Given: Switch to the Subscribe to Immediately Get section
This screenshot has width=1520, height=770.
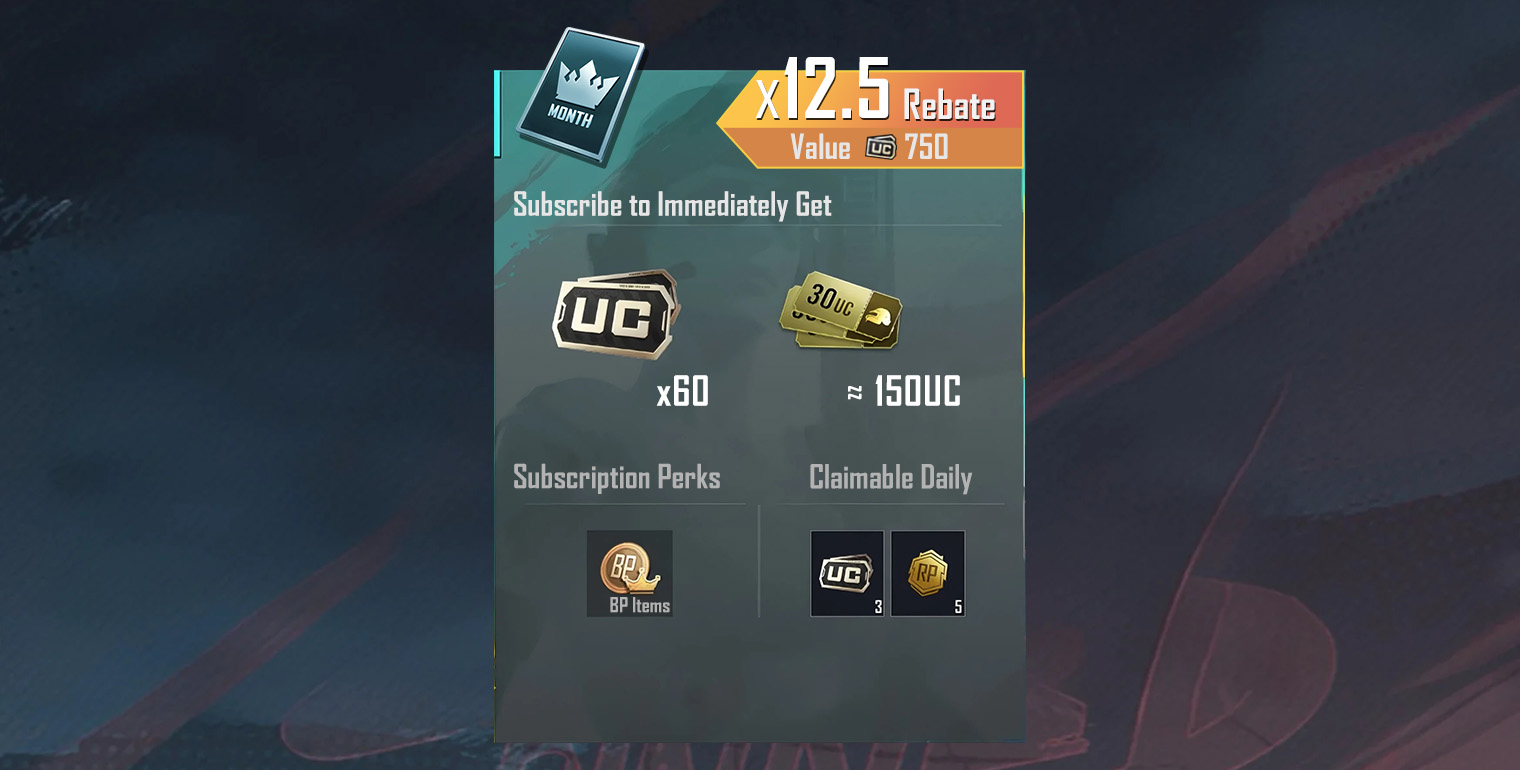Looking at the screenshot, I should tap(671, 205).
